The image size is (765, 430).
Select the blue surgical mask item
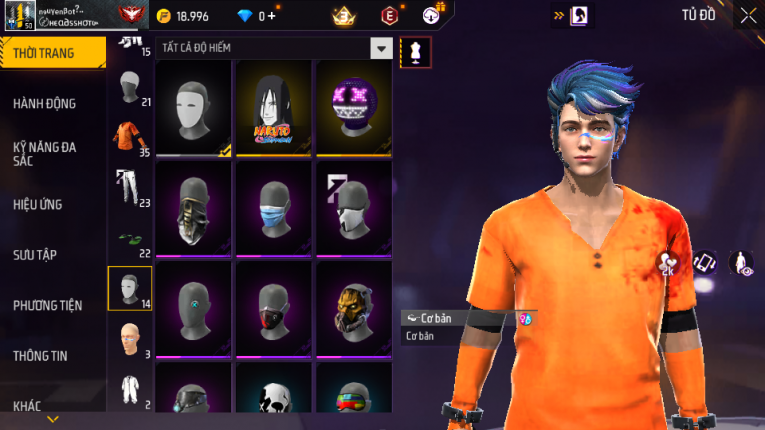(274, 208)
